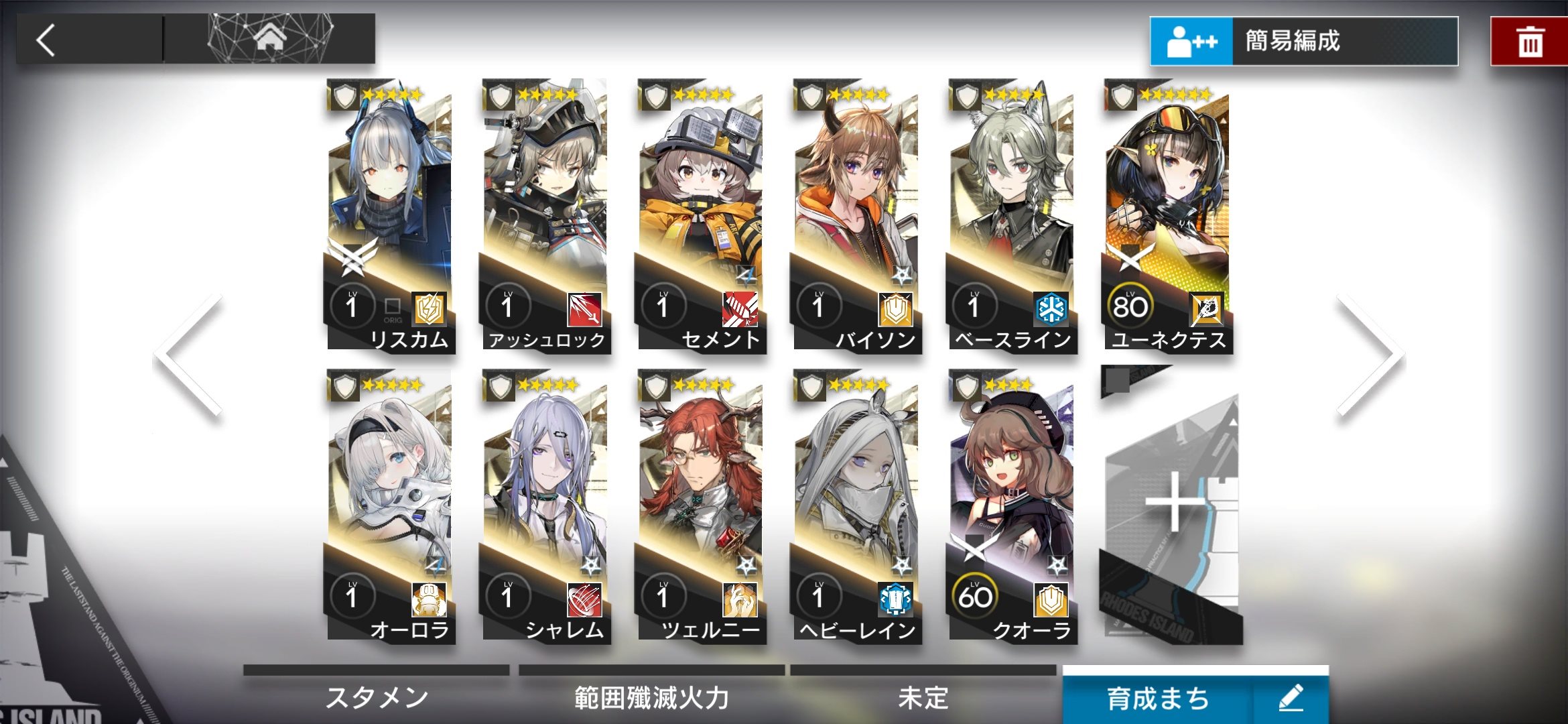
Task: Add an operator to the empty slot
Action: 1171,506
